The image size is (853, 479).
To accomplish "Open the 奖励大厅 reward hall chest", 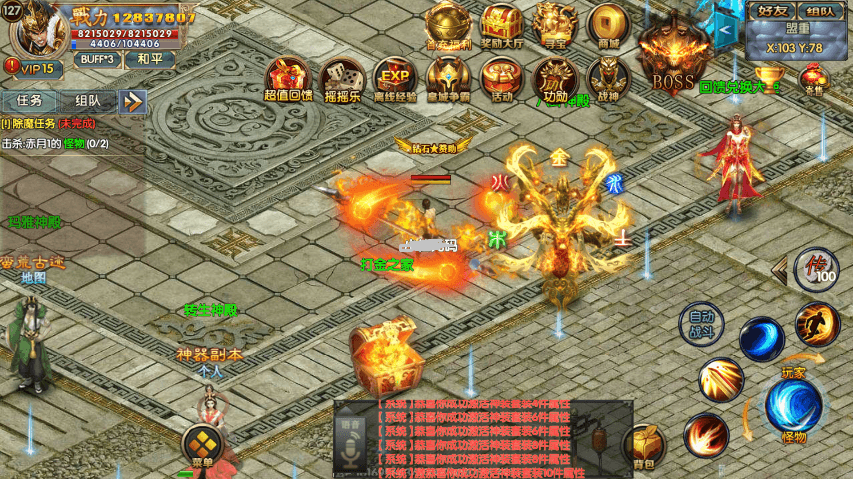I will (x=502, y=24).
